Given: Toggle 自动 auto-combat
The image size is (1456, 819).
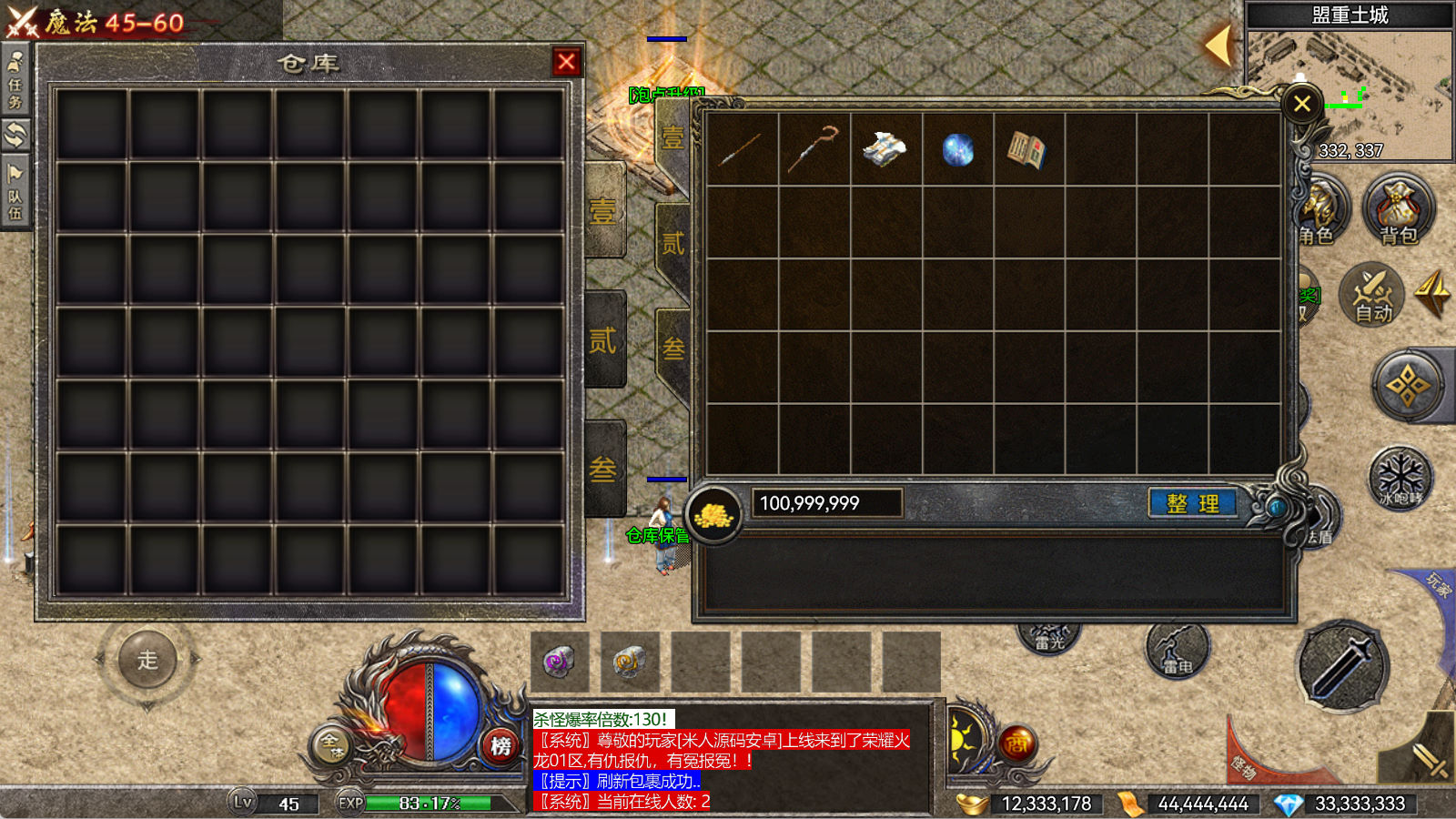Looking at the screenshot, I should tap(1373, 294).
